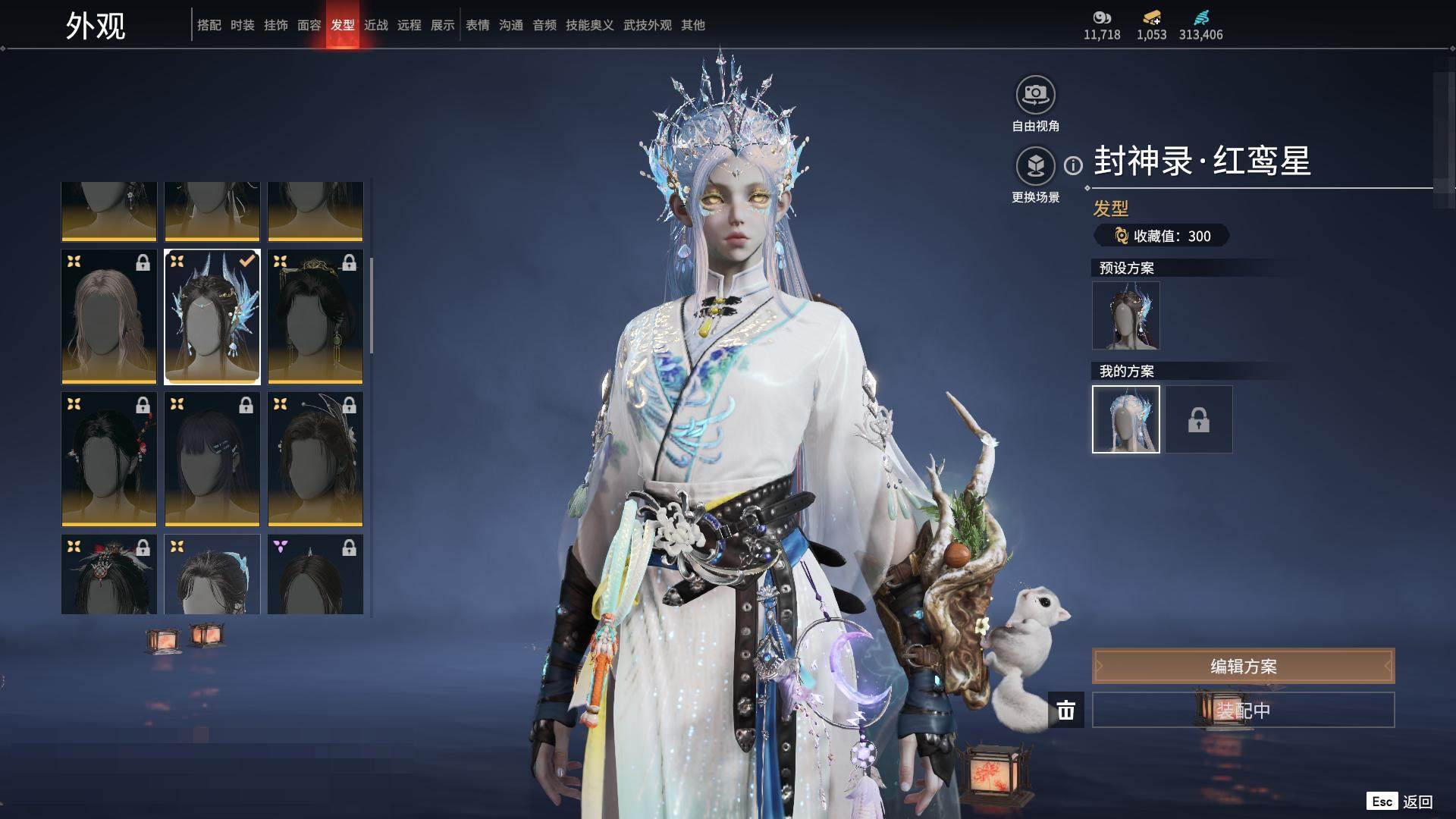
Task: Go to the 面容 tab
Action: 309,25
